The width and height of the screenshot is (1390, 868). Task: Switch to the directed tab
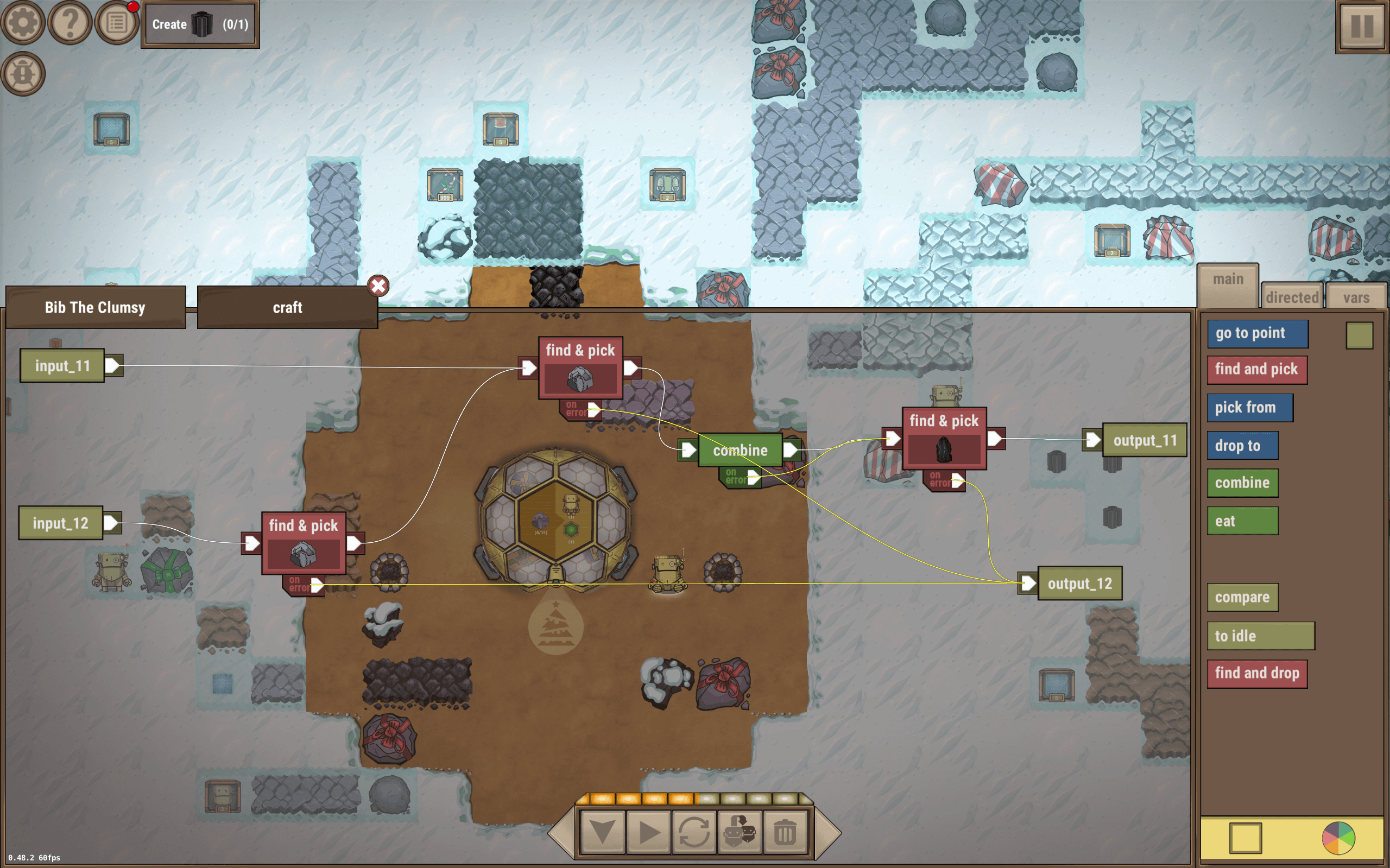click(x=1292, y=297)
